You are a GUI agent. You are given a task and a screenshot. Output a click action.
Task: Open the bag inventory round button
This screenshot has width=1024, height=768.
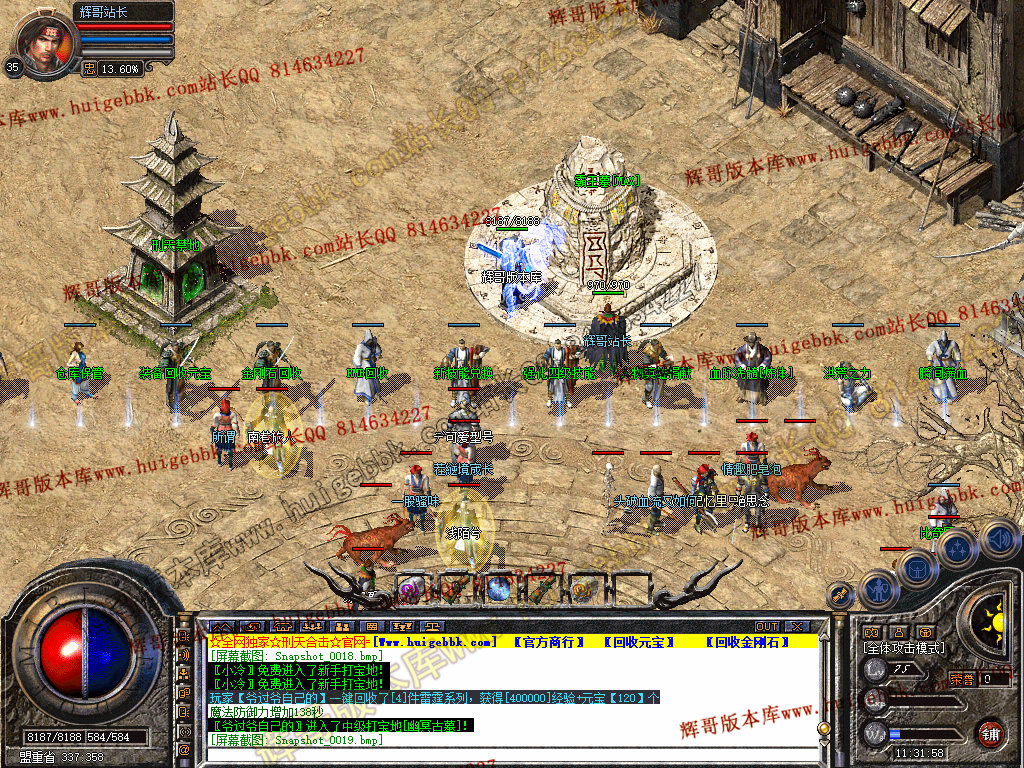click(916, 568)
